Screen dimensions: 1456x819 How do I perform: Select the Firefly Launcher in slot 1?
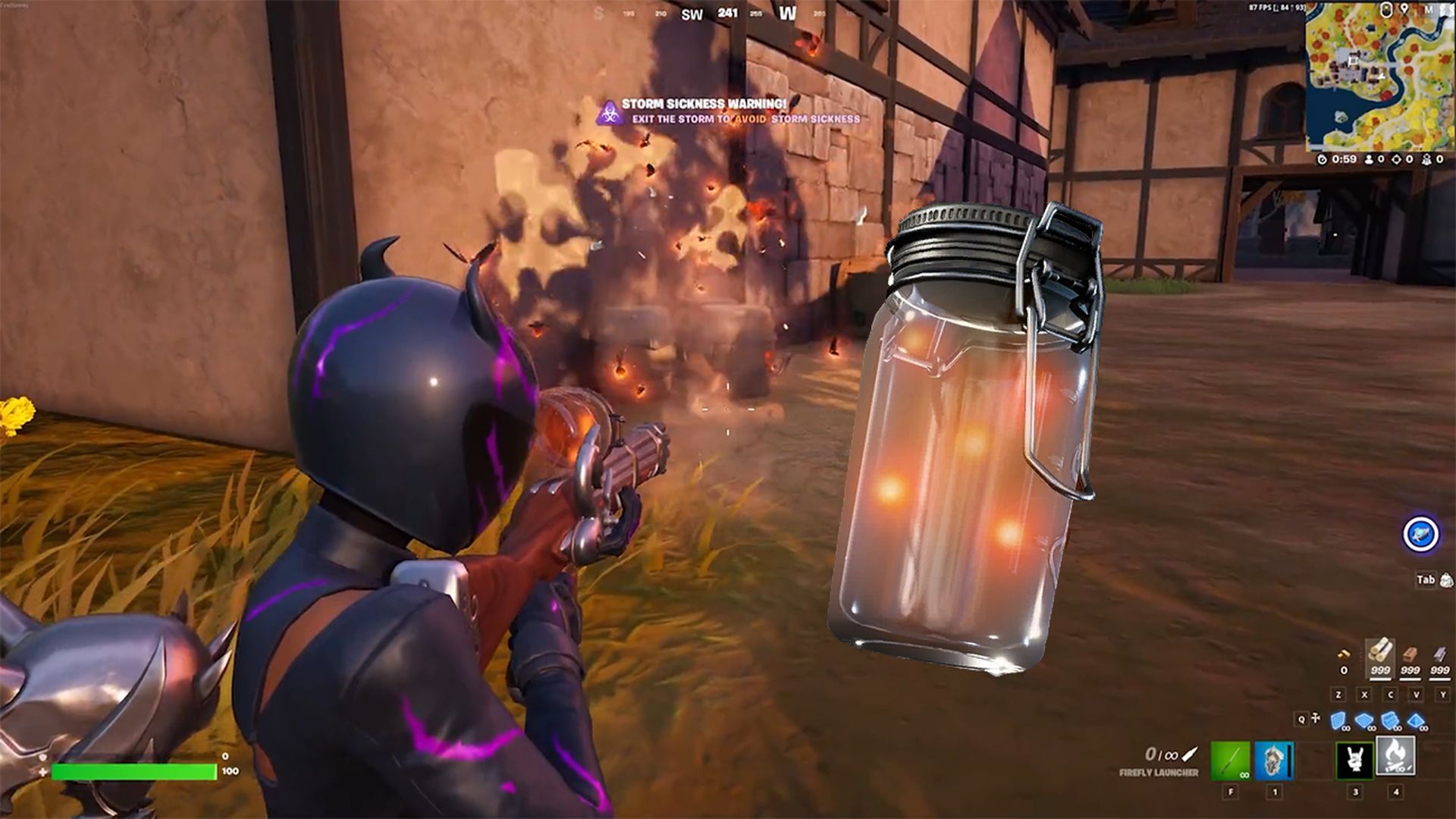(1274, 758)
